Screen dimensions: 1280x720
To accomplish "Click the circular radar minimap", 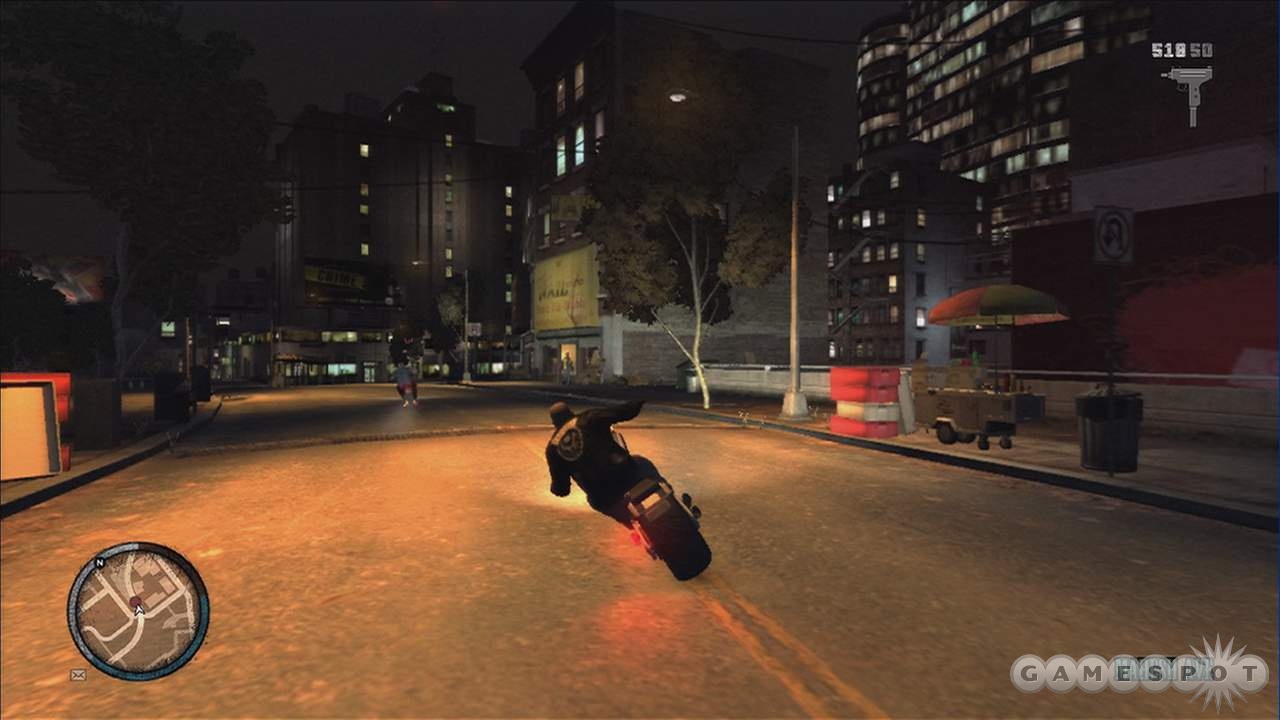I will point(138,611).
